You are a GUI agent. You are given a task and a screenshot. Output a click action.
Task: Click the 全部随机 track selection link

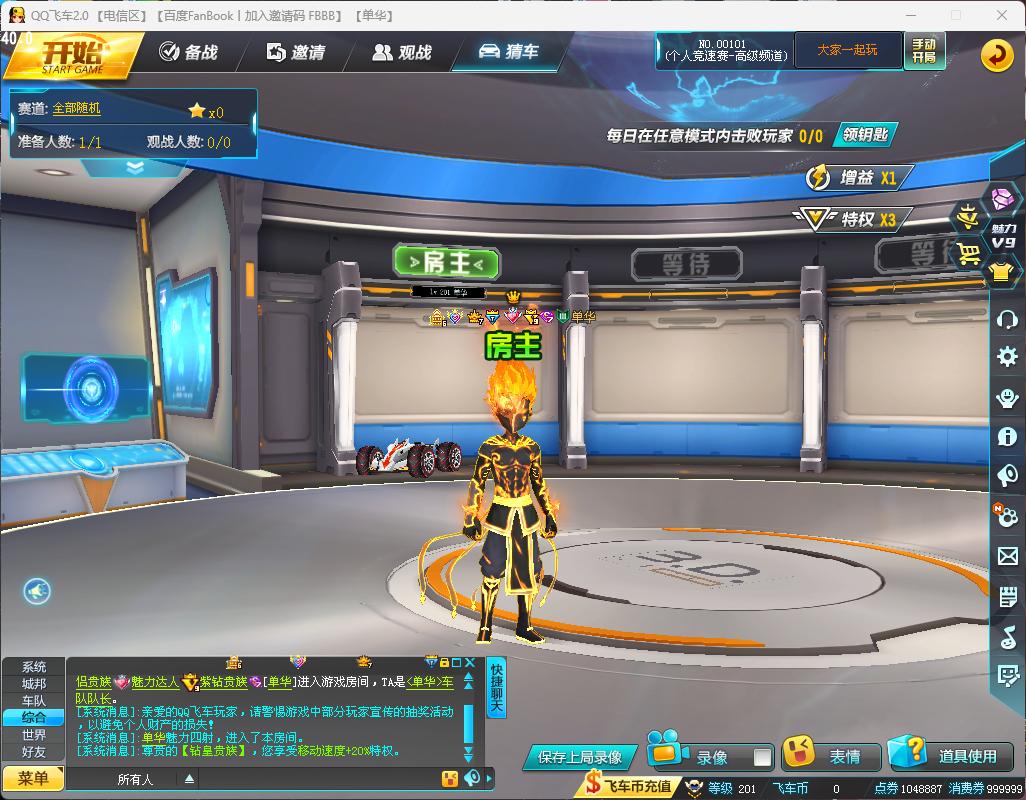tap(77, 108)
